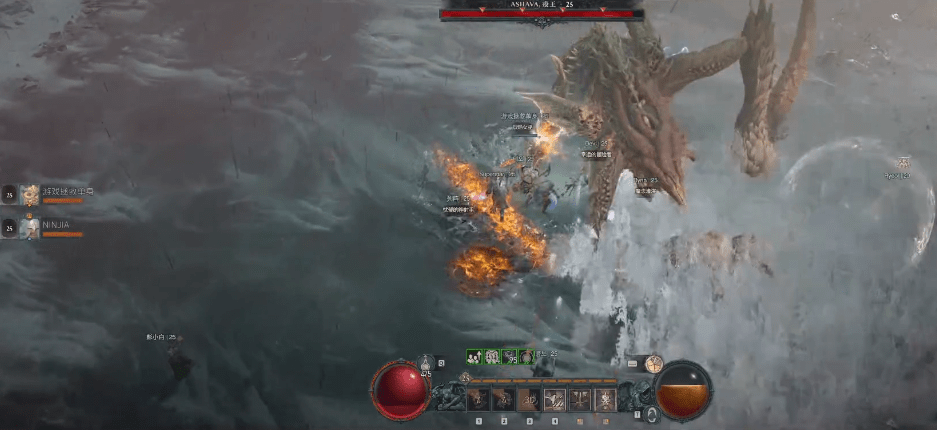The width and height of the screenshot is (937, 430).
Task: Trigger the left-mouse skill slot, fifth in bar
Action: pyautogui.click(x=580, y=400)
